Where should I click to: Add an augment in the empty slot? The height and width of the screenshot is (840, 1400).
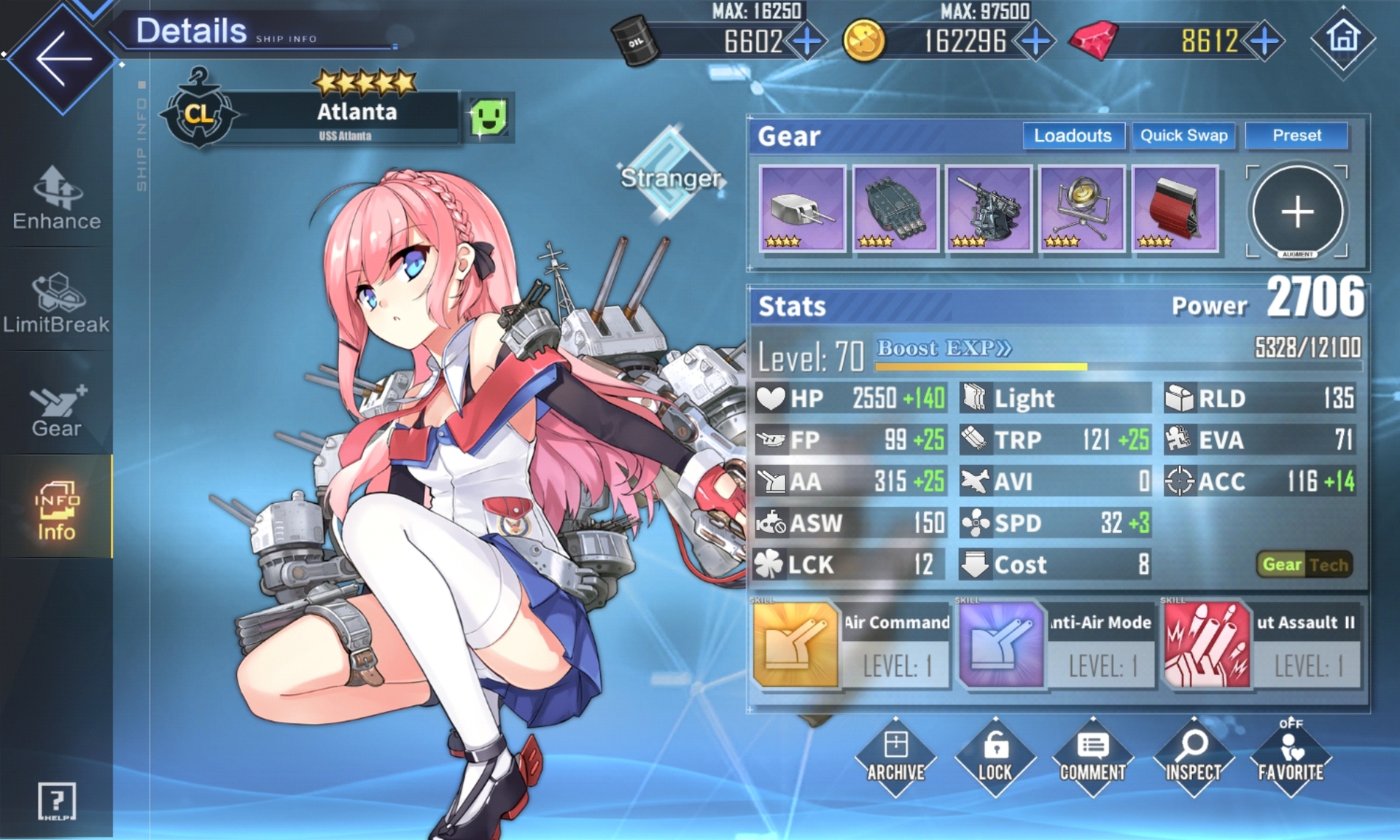point(1297,211)
